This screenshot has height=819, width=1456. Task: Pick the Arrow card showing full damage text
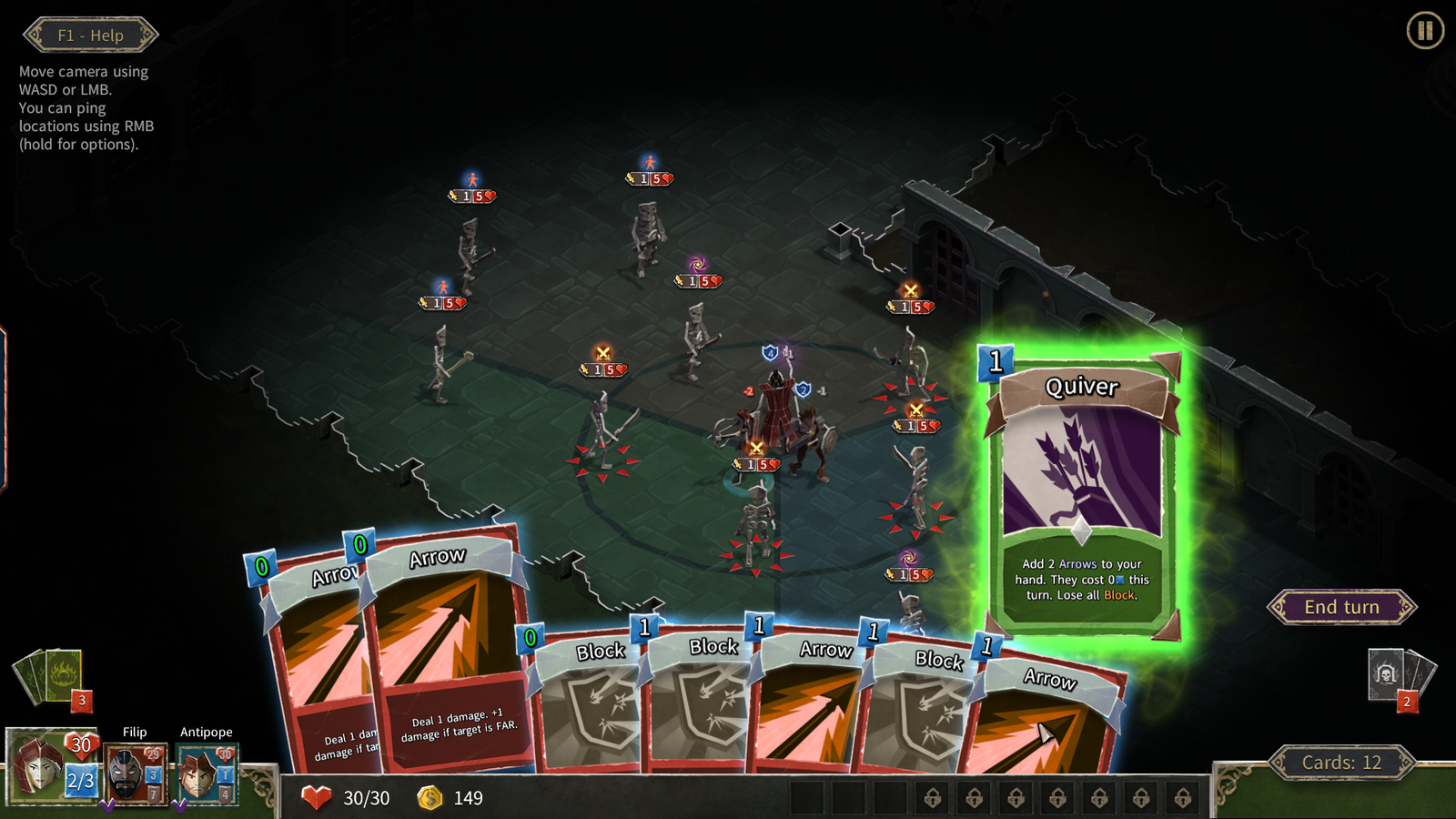pos(450,655)
